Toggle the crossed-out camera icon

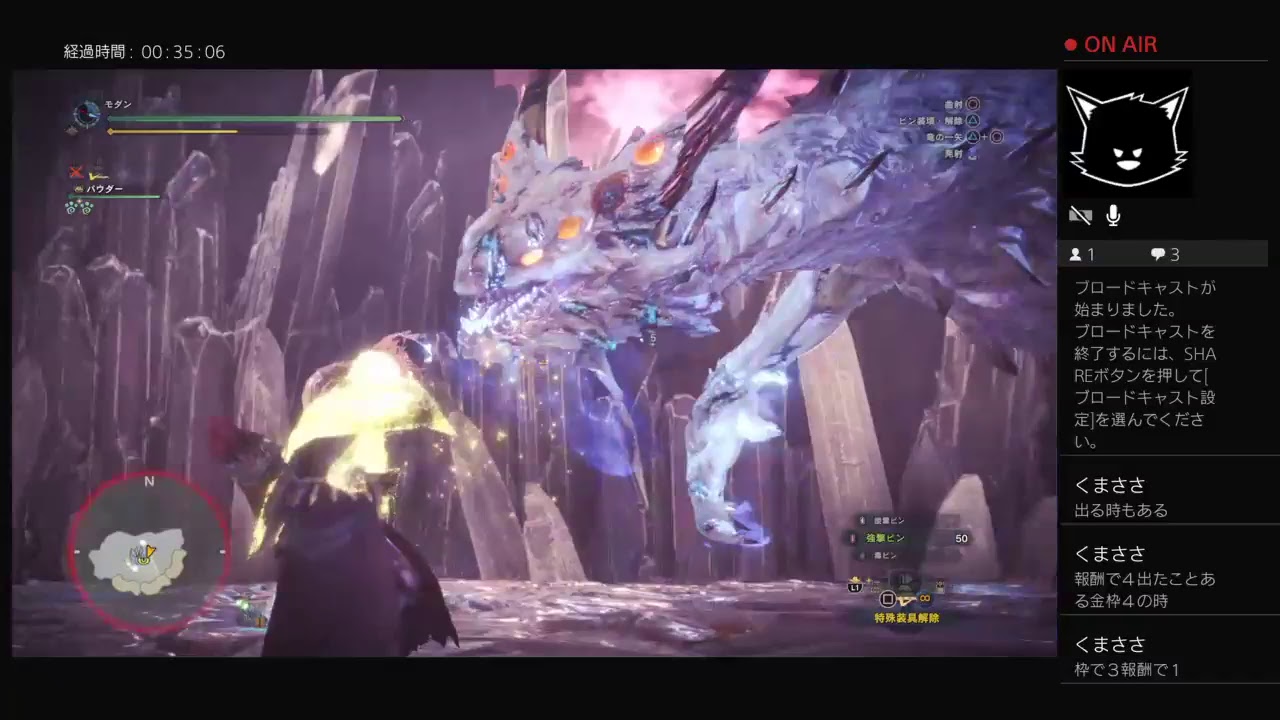pyautogui.click(x=1080, y=215)
